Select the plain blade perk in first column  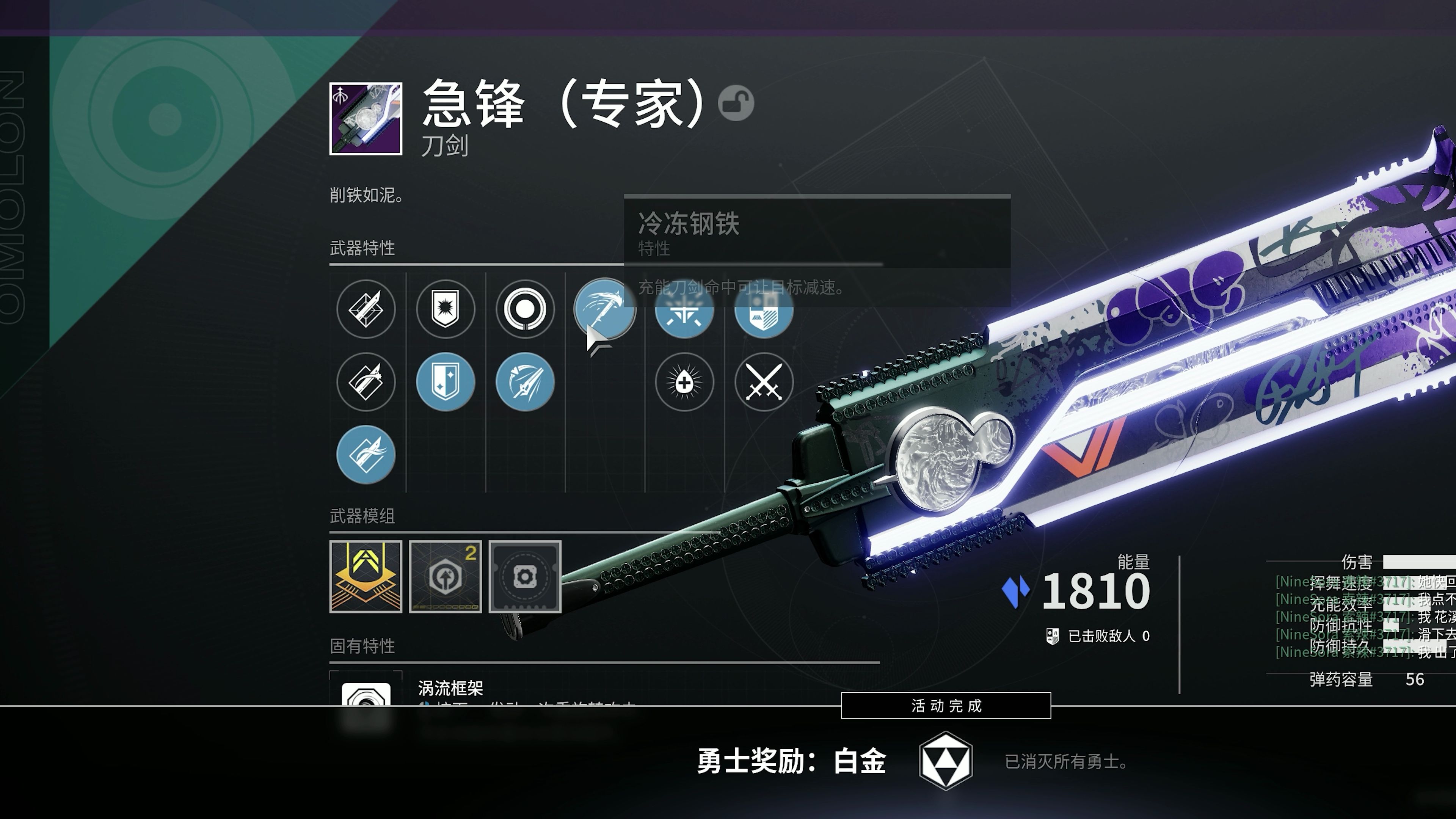366,309
